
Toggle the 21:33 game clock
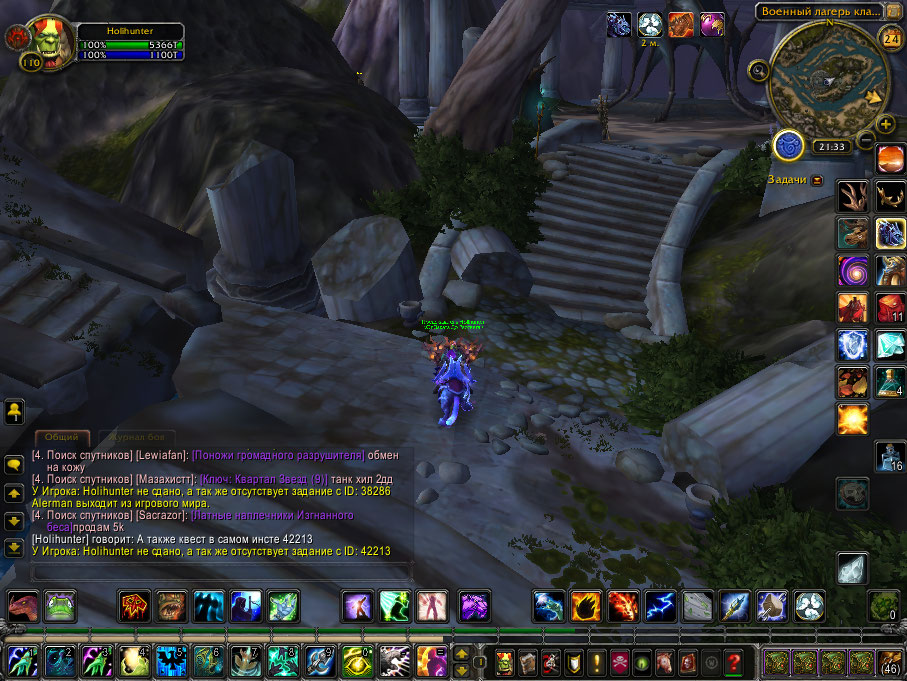click(831, 147)
